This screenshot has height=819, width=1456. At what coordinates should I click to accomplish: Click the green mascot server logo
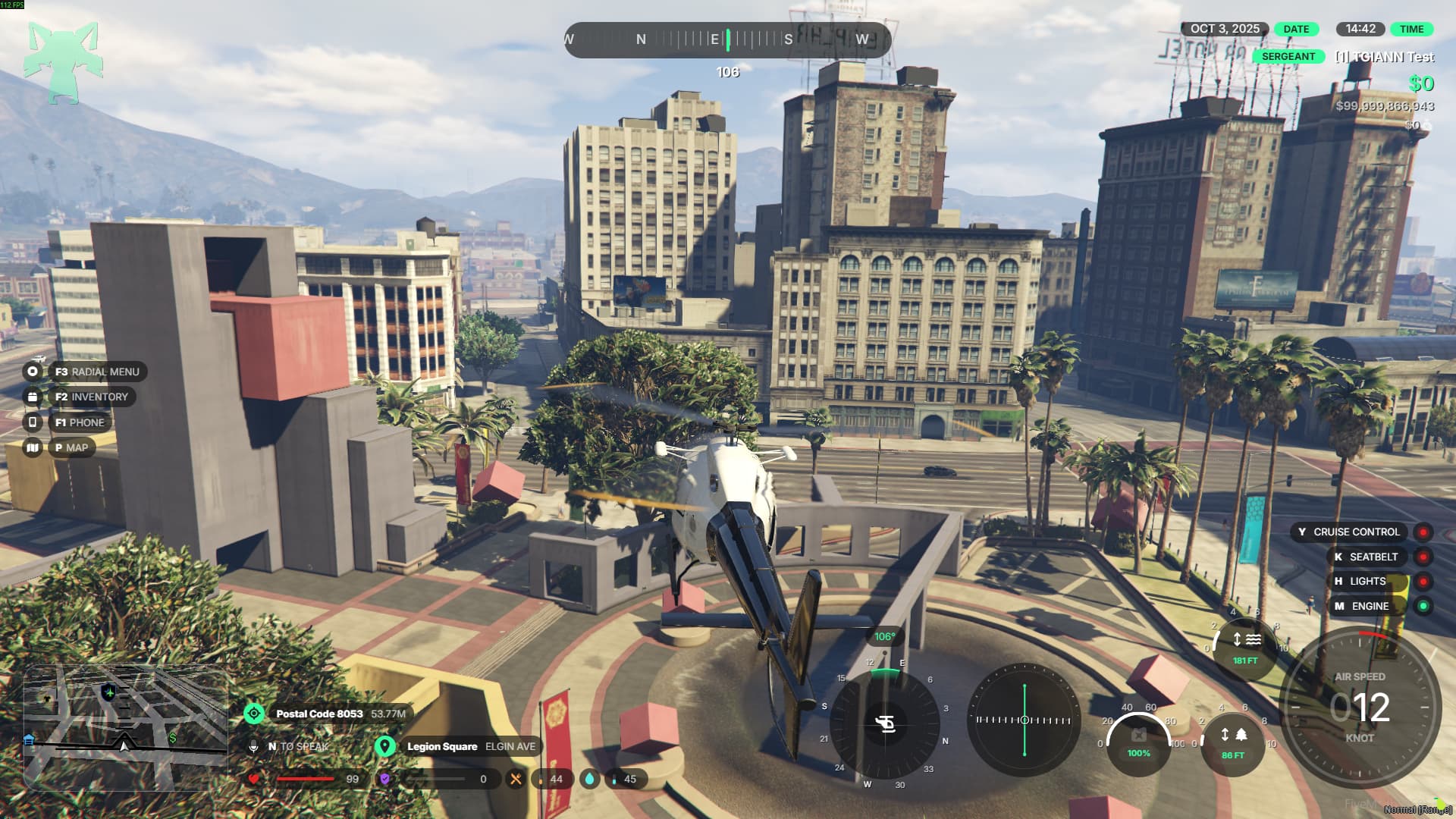(x=63, y=62)
